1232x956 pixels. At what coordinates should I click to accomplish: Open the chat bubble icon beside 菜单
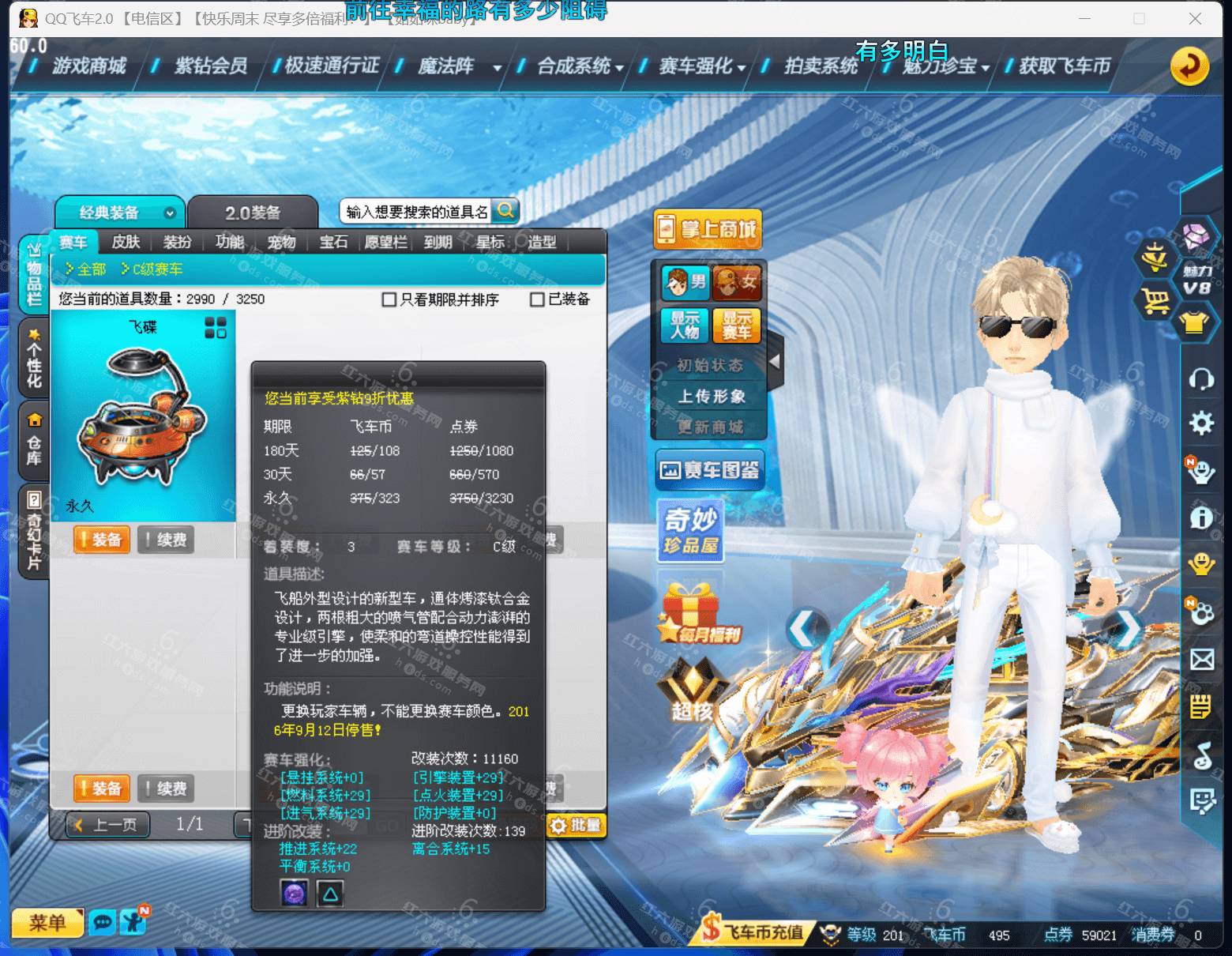click(x=103, y=923)
